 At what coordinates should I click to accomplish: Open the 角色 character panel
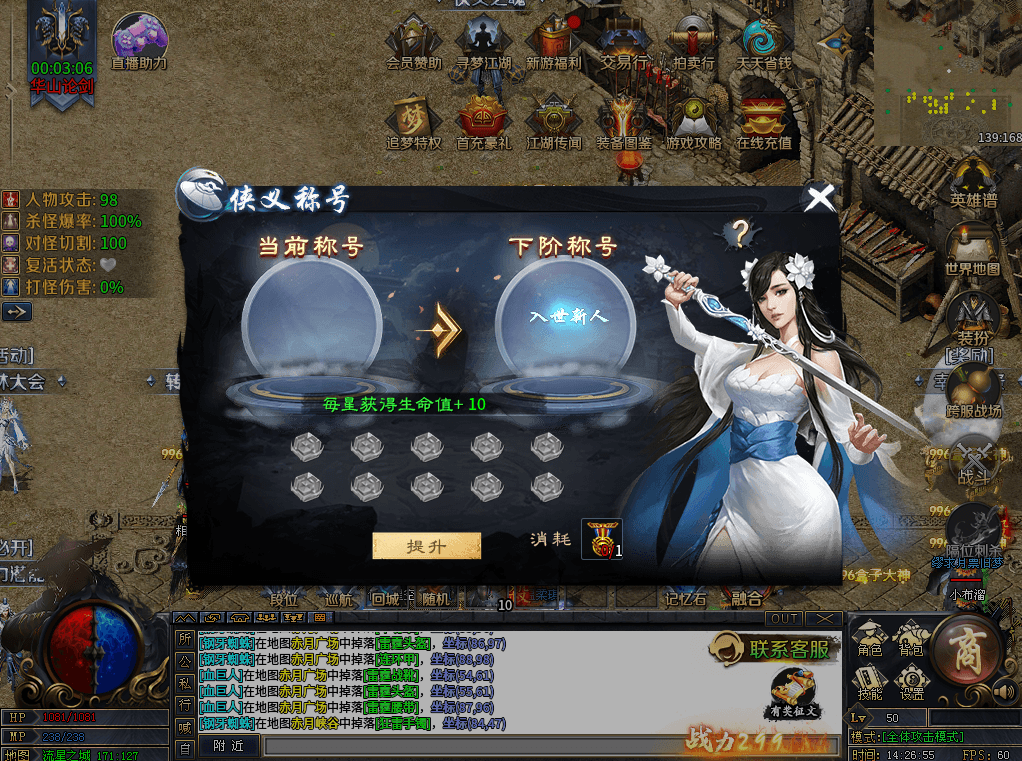pos(870,640)
